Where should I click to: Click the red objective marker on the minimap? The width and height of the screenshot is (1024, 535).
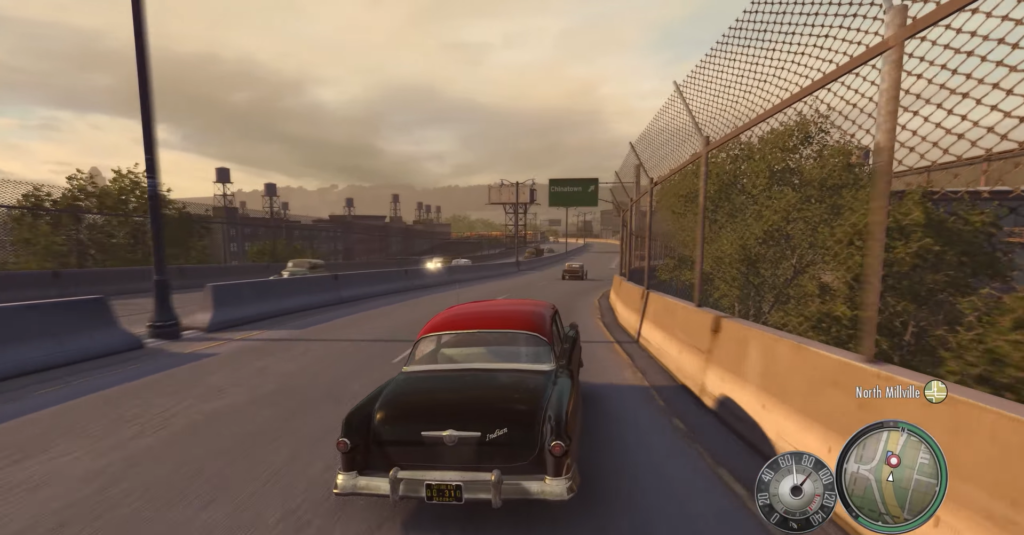click(x=894, y=460)
